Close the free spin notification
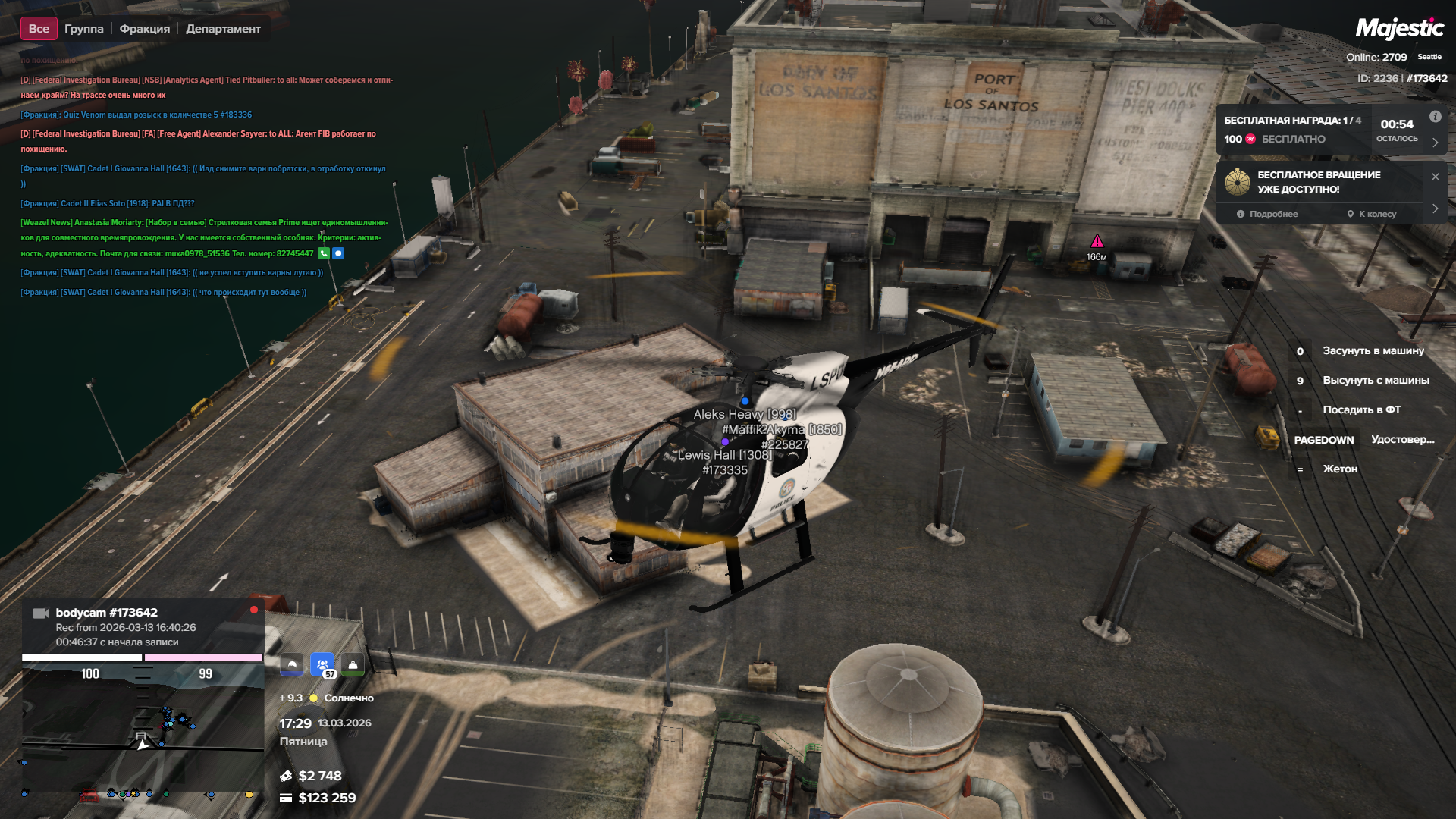This screenshot has width=1456, height=819. pyautogui.click(x=1435, y=177)
